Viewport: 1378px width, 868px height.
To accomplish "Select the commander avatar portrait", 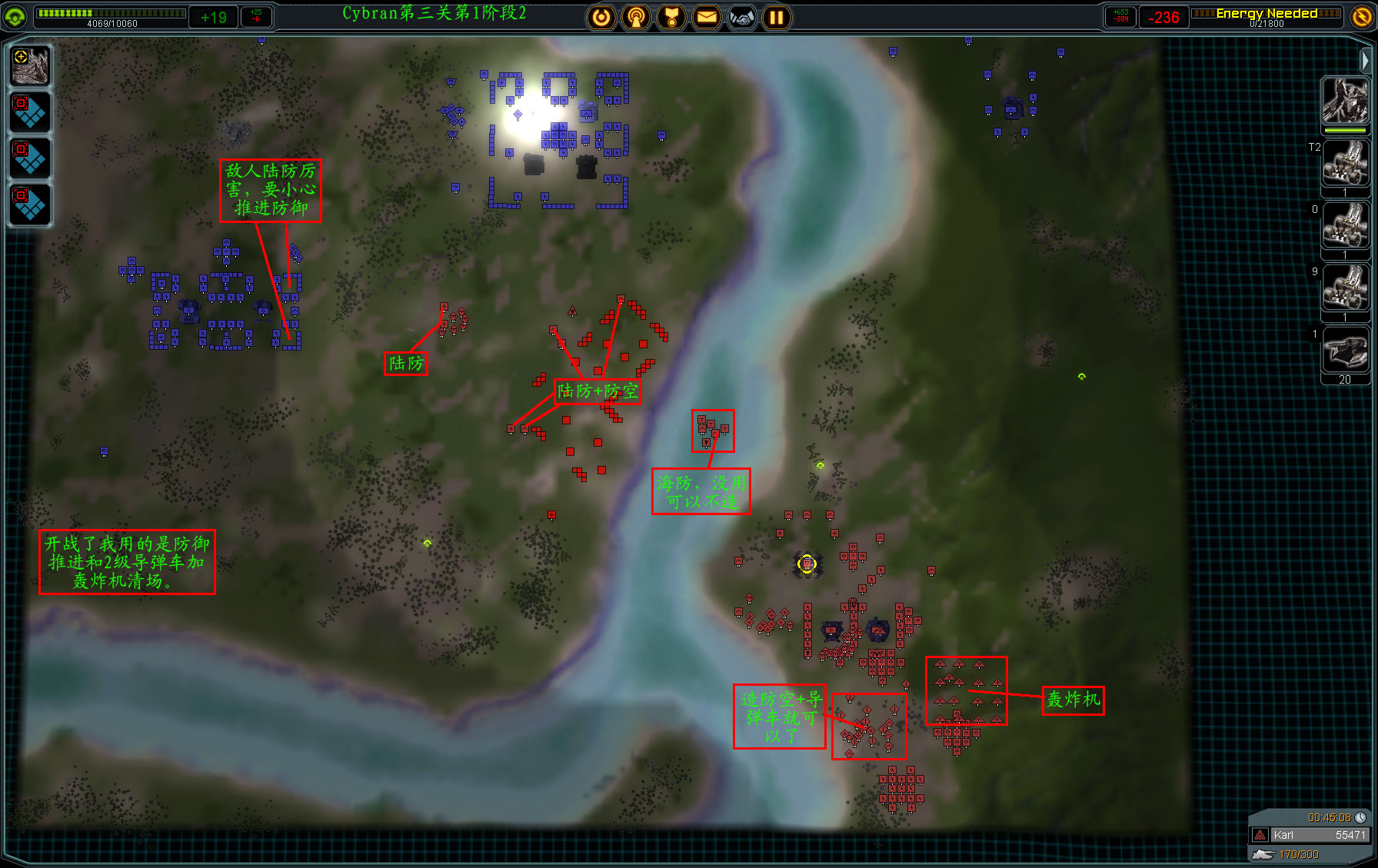I will pyautogui.click(x=1345, y=101).
